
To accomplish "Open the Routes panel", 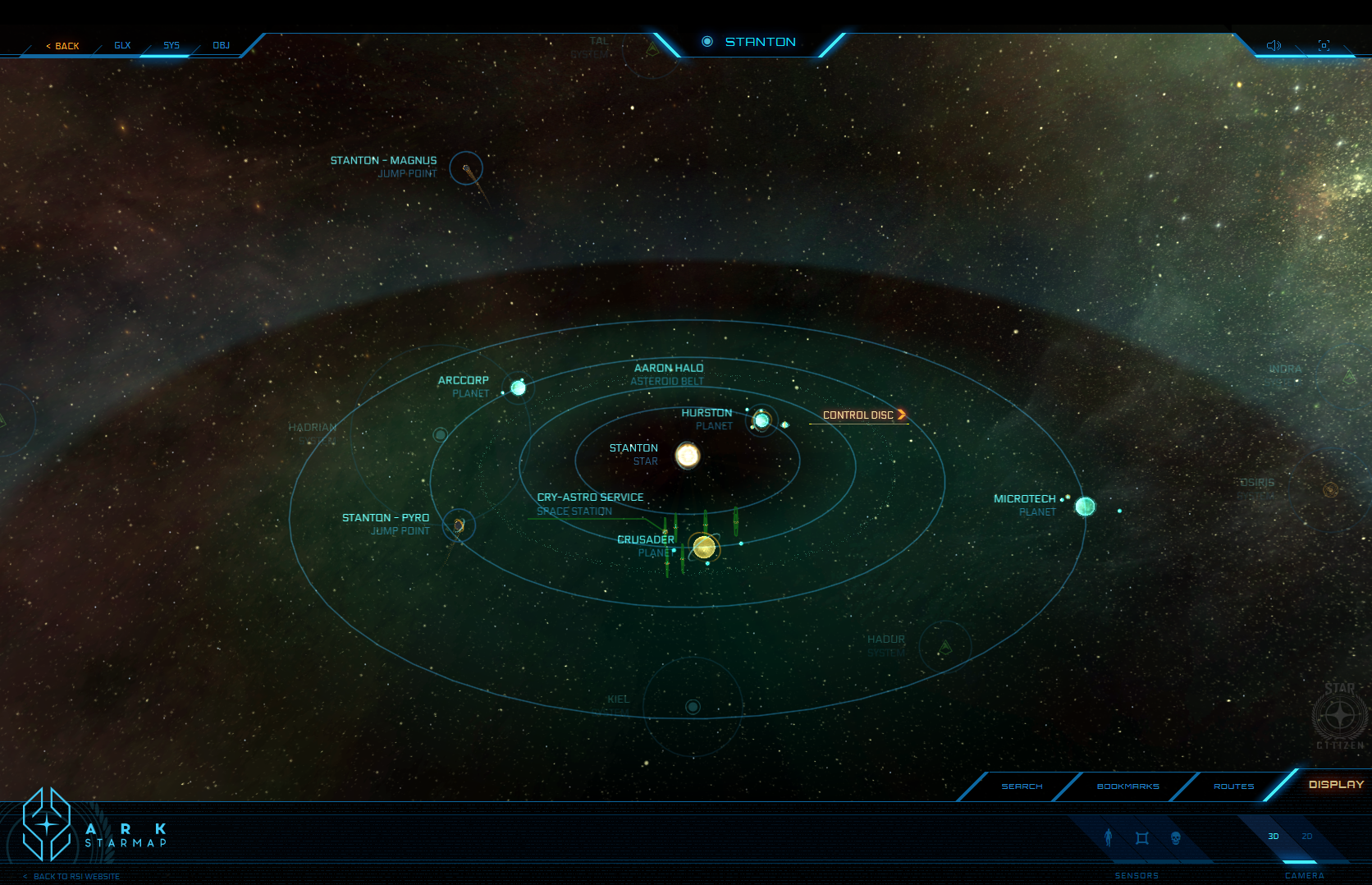I will click(x=1233, y=786).
